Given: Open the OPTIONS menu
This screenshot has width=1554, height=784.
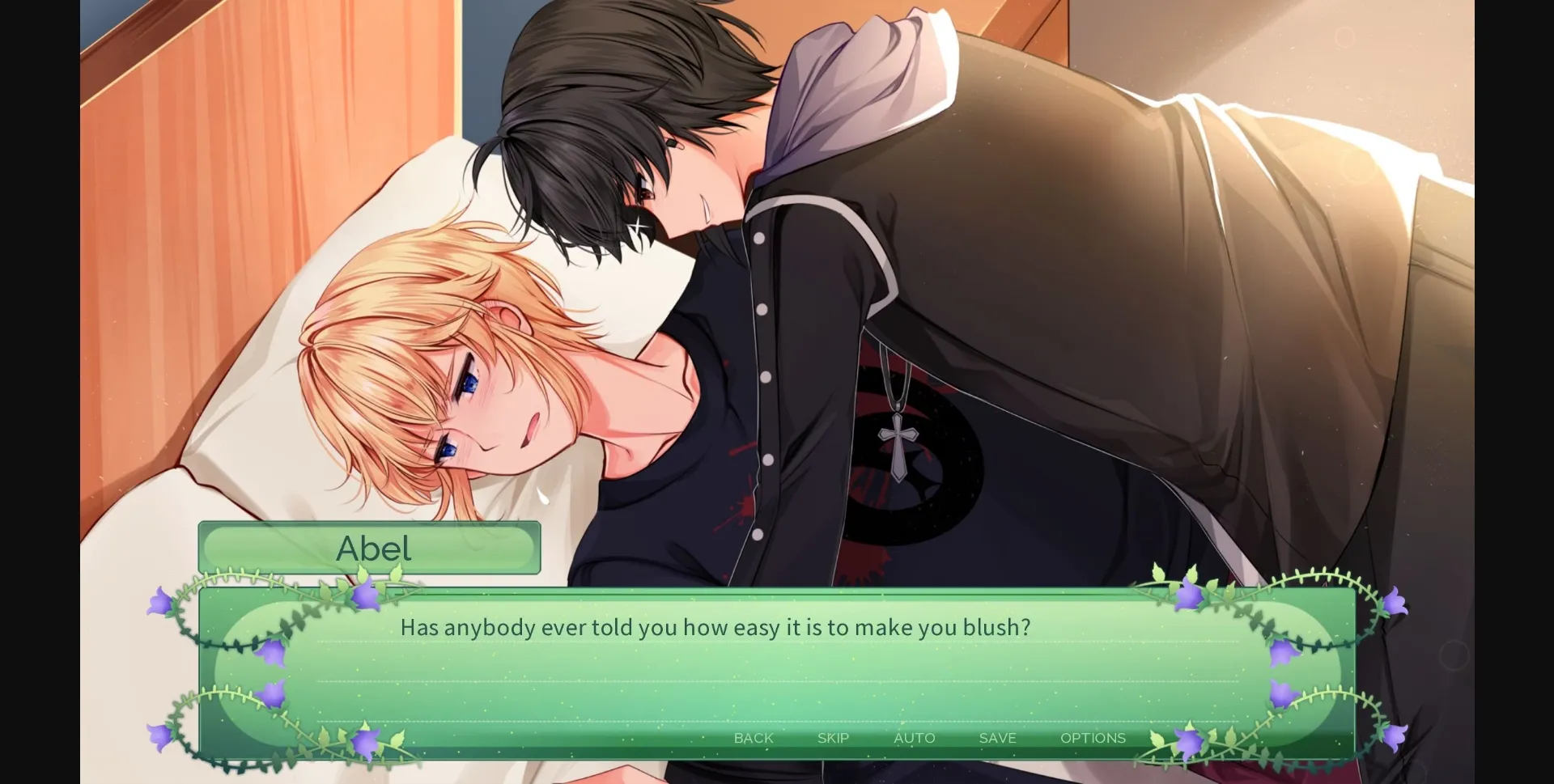Looking at the screenshot, I should (1093, 738).
